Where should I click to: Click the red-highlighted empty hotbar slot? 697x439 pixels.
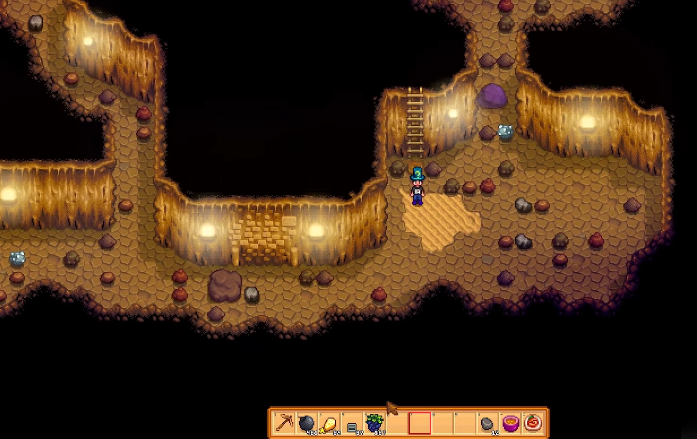coord(419,423)
